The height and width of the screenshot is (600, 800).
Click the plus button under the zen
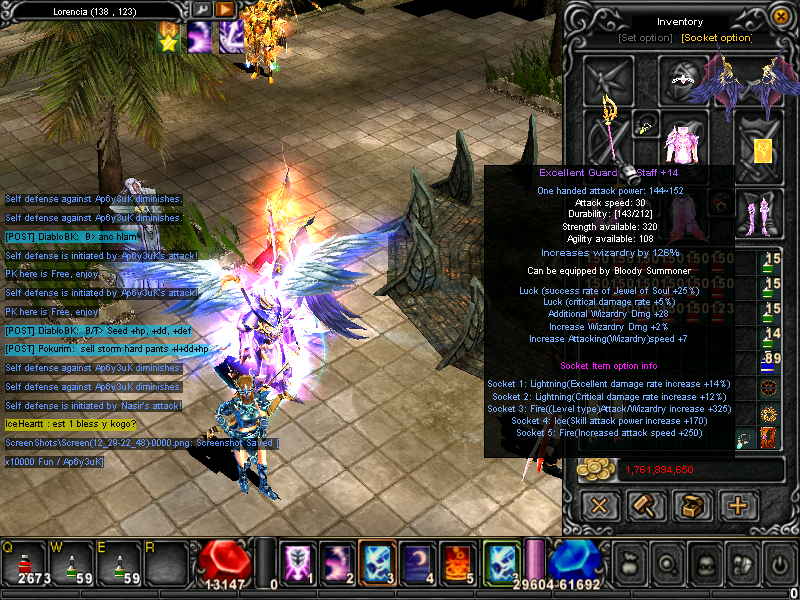pyautogui.click(x=738, y=506)
